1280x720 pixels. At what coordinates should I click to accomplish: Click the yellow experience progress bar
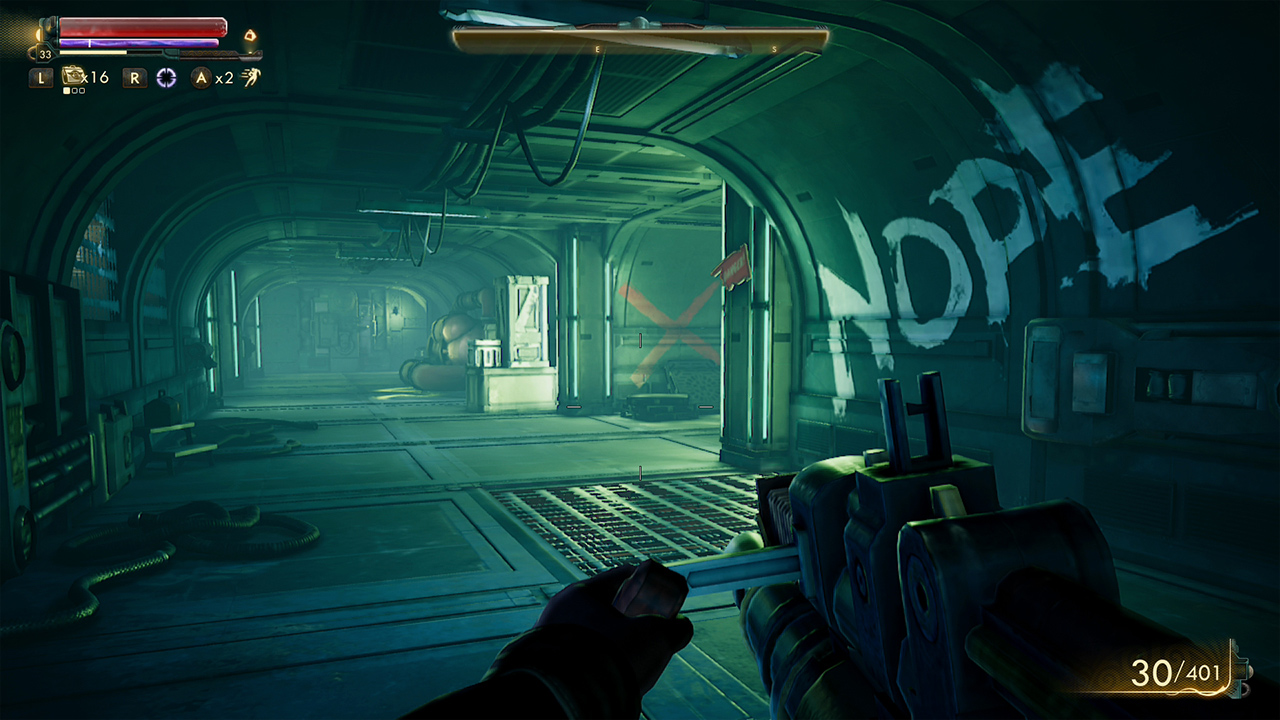pyautogui.click(x=91, y=52)
